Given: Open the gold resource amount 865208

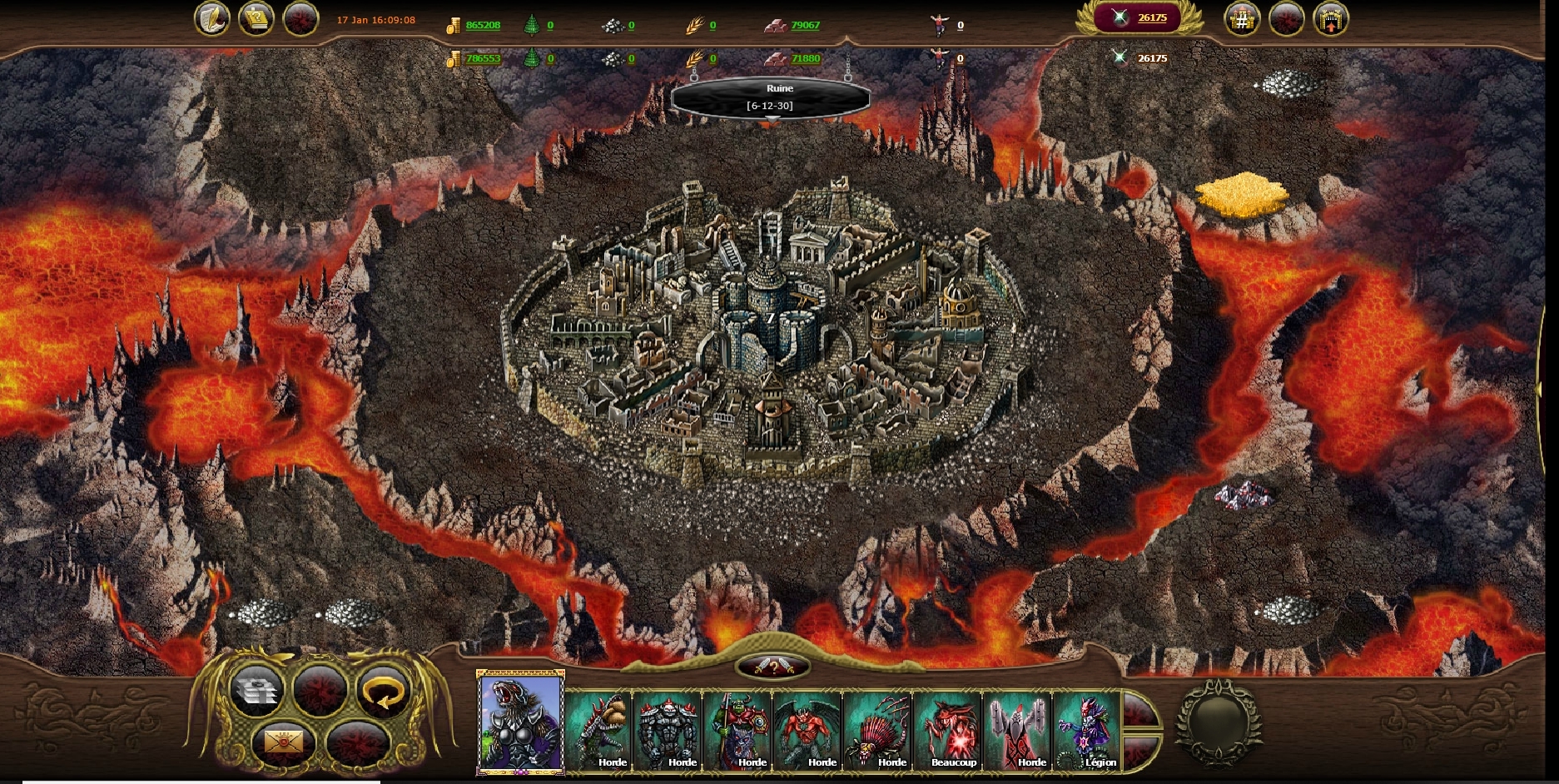Looking at the screenshot, I should pos(483,25).
